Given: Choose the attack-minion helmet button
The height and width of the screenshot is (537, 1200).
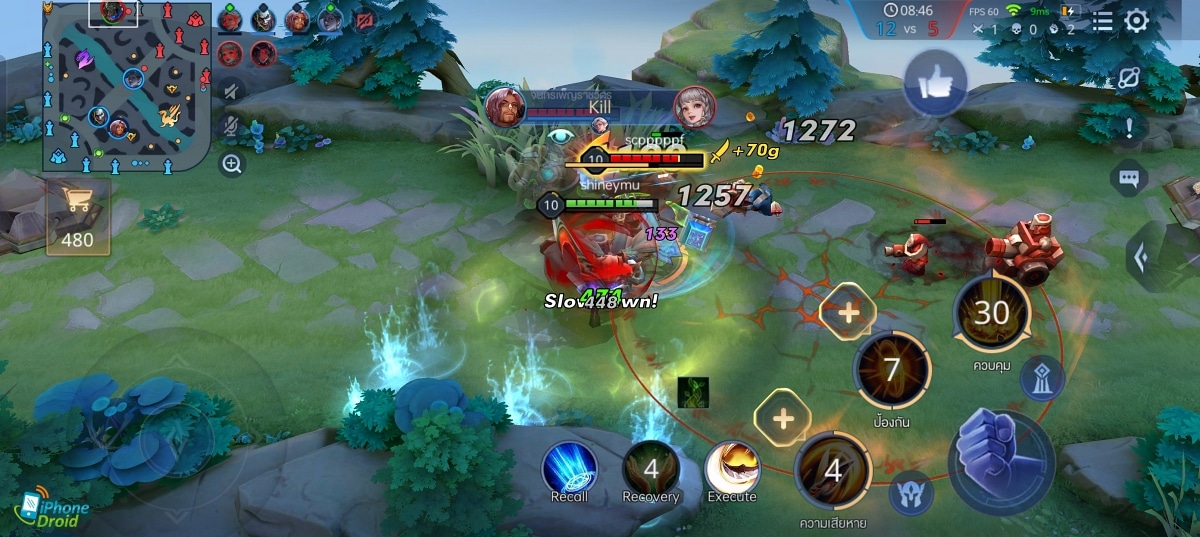Looking at the screenshot, I should [911, 492].
